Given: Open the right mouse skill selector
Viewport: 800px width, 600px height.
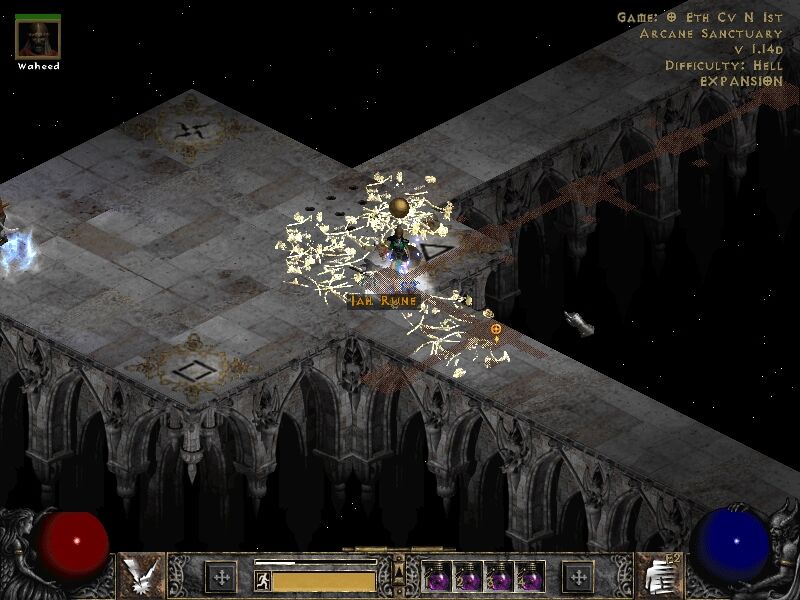Looking at the screenshot, I should [x=658, y=576].
